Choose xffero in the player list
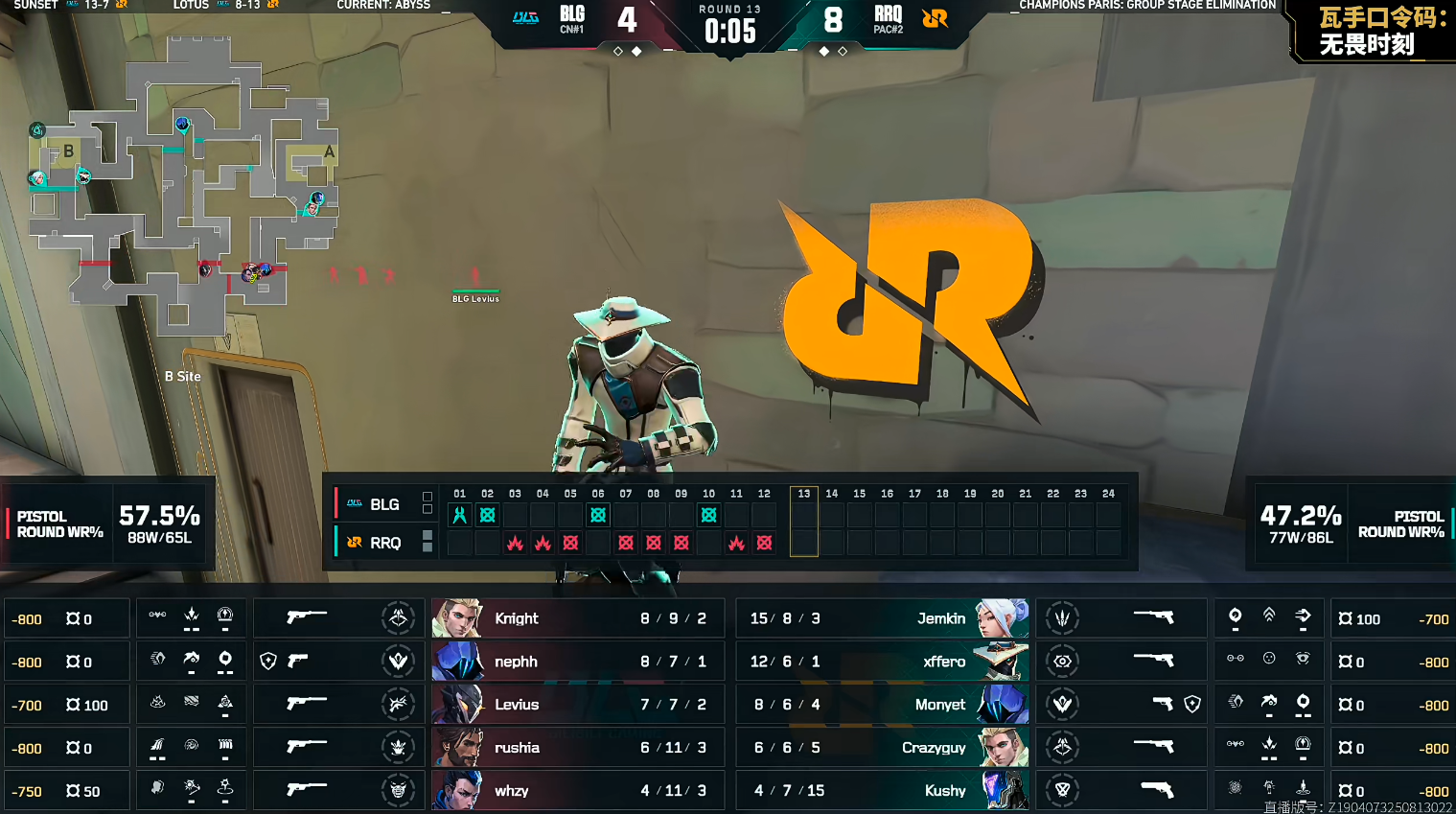This screenshot has width=1456, height=814. (882, 662)
